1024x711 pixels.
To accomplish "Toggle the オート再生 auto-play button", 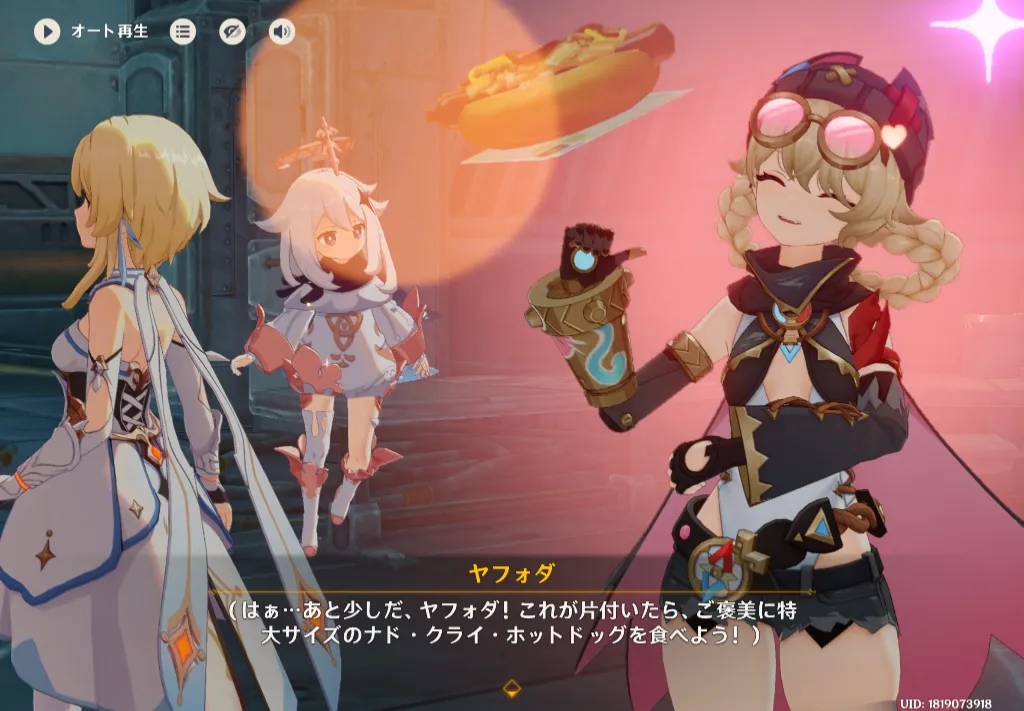I will click(47, 31).
